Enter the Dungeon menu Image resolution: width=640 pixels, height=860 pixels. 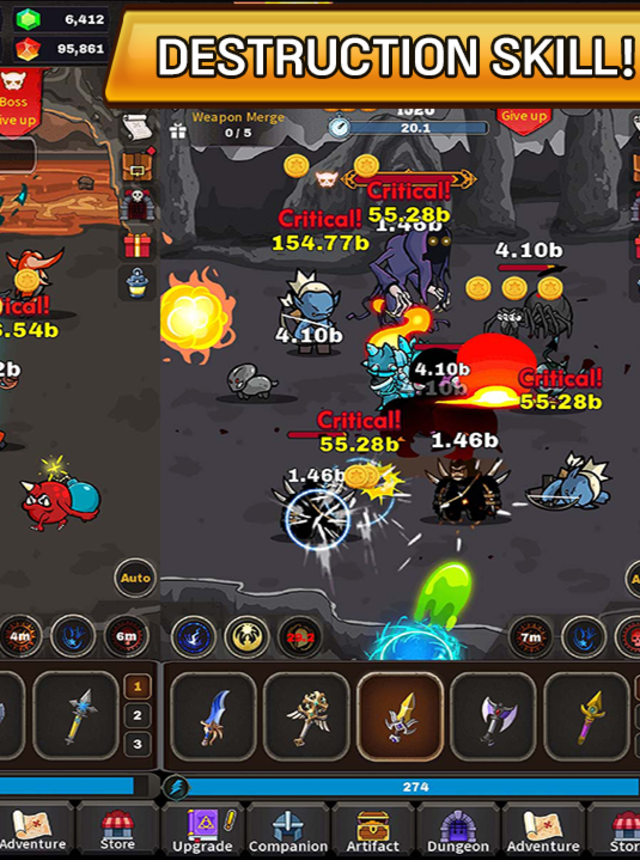[x=459, y=830]
